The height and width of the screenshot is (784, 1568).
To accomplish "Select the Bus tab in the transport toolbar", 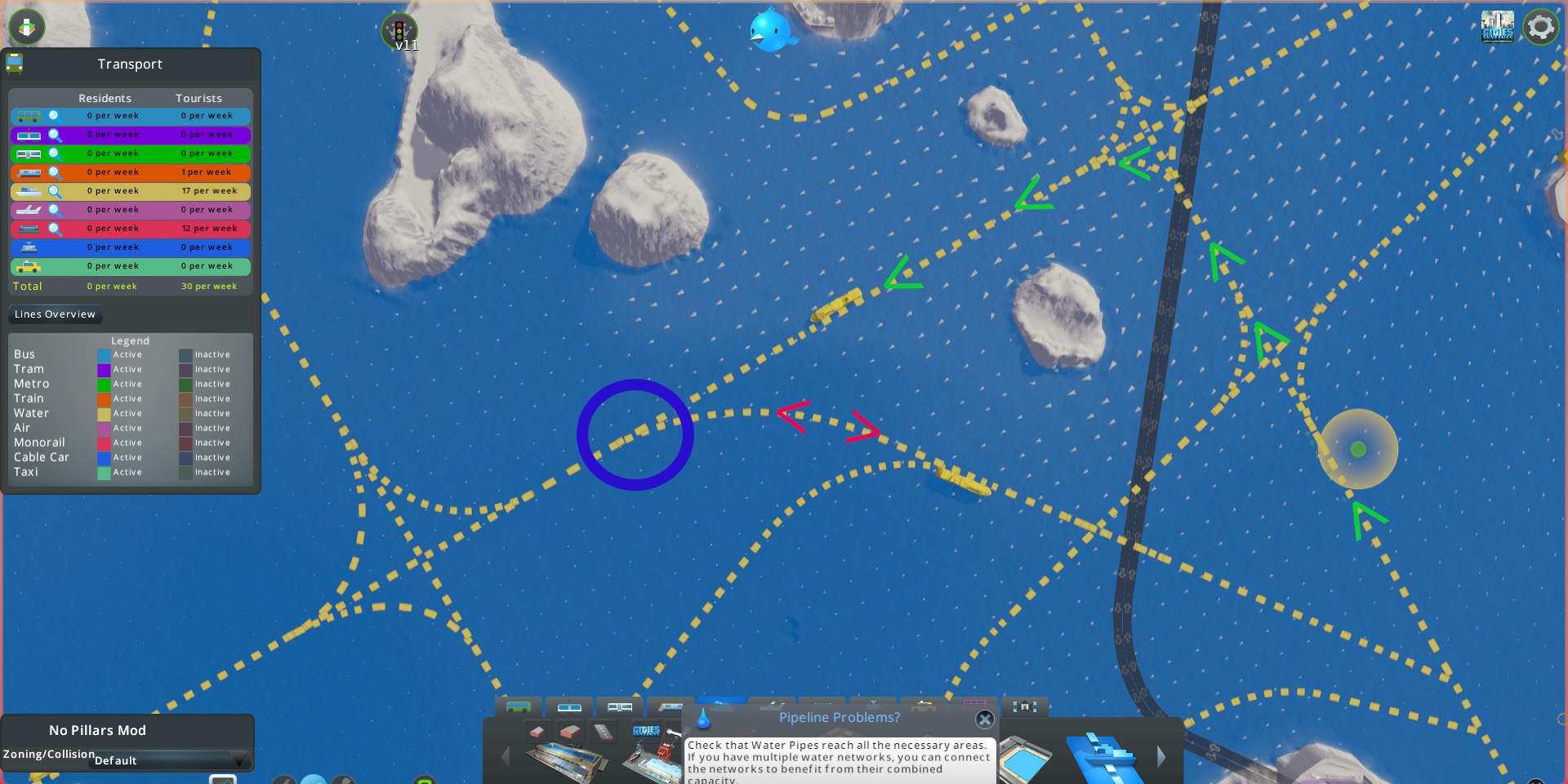I will tap(519, 706).
